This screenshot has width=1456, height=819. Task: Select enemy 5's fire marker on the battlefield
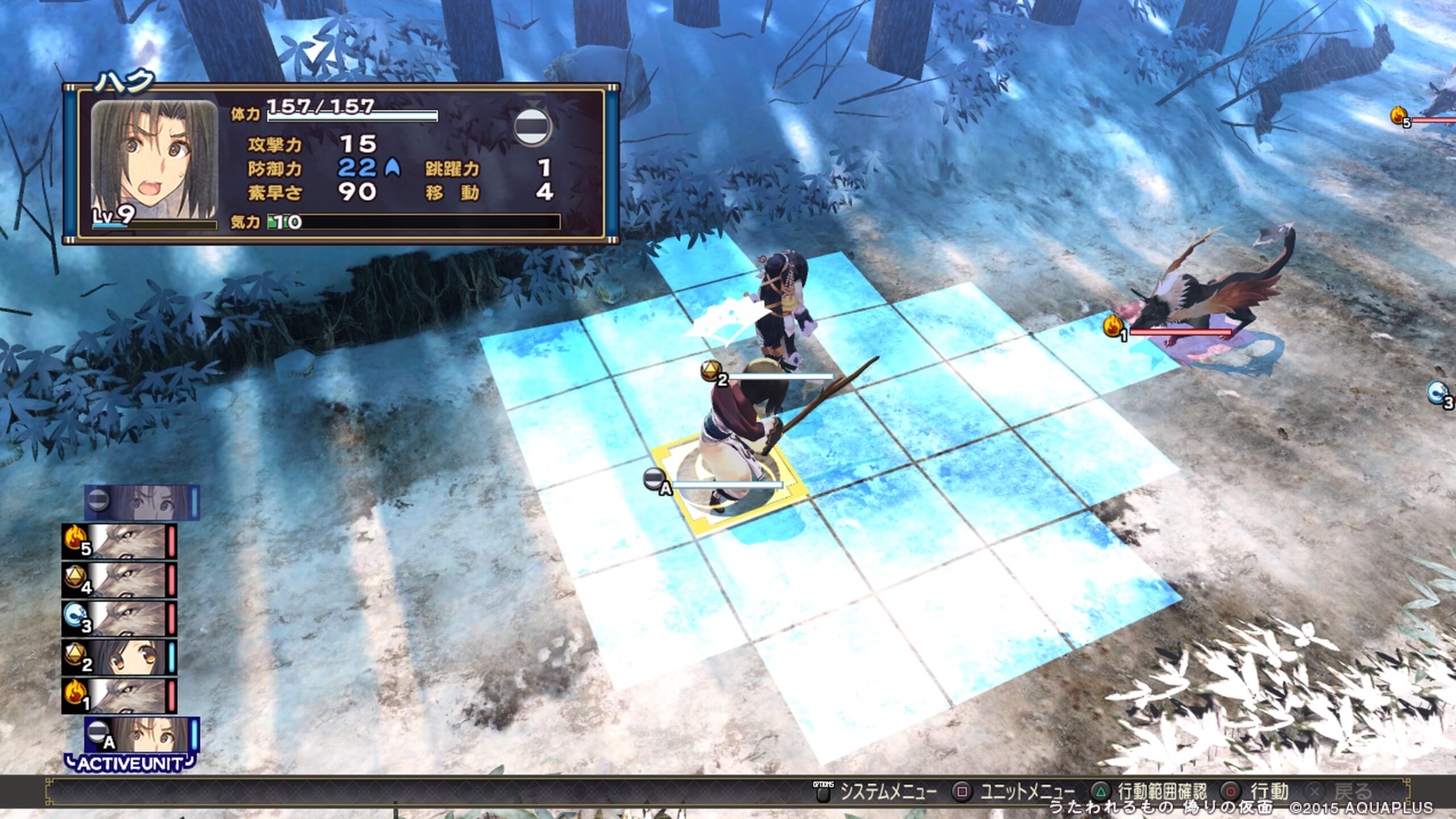pyautogui.click(x=1400, y=116)
